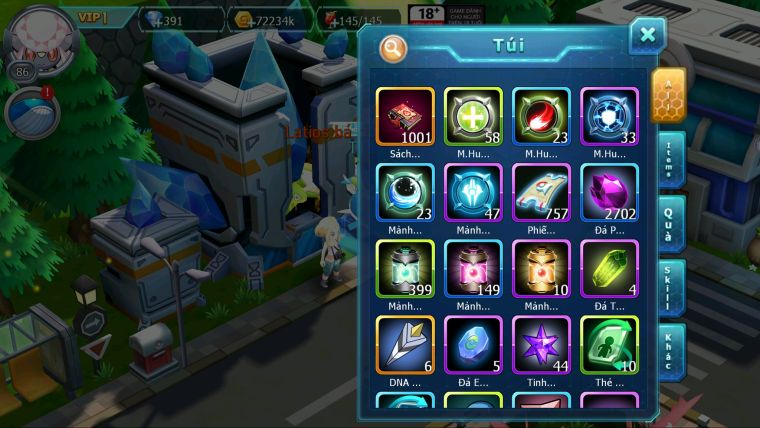Select the green cross shard with 58
The width and height of the screenshot is (760, 428).
(473, 117)
